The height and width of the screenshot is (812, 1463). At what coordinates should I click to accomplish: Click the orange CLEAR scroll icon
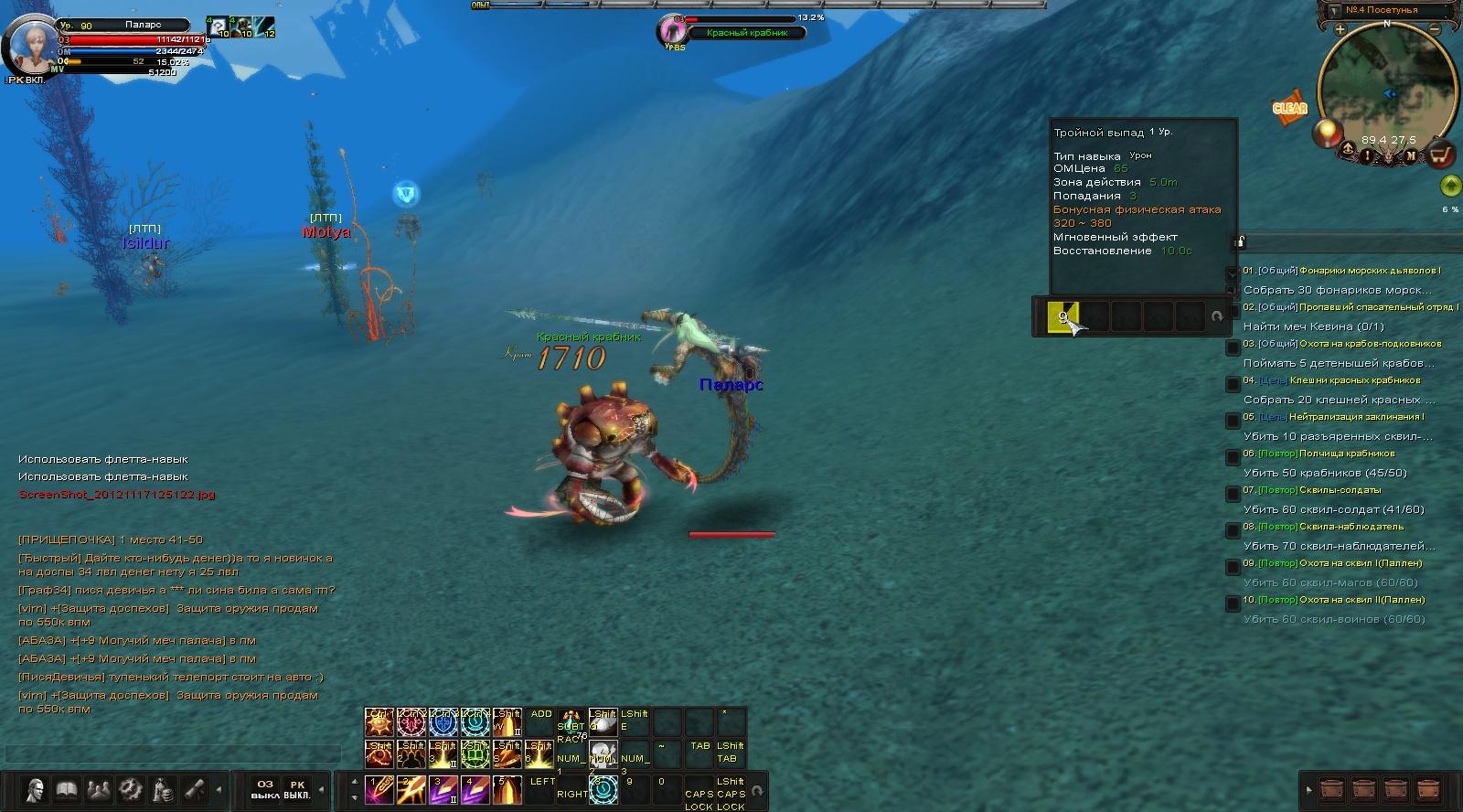pyautogui.click(x=1289, y=108)
